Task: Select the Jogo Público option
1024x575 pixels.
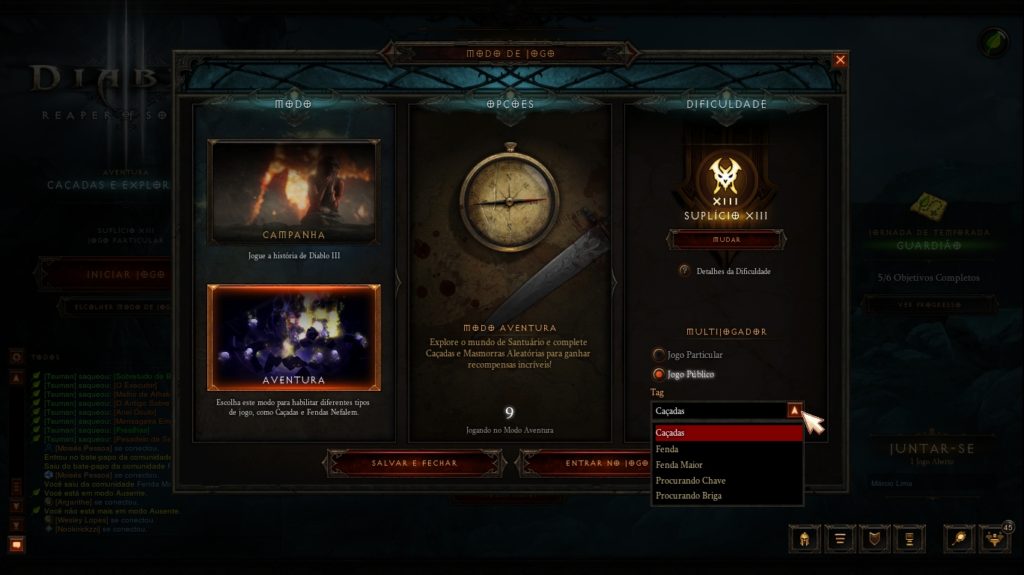Action: (x=658, y=374)
